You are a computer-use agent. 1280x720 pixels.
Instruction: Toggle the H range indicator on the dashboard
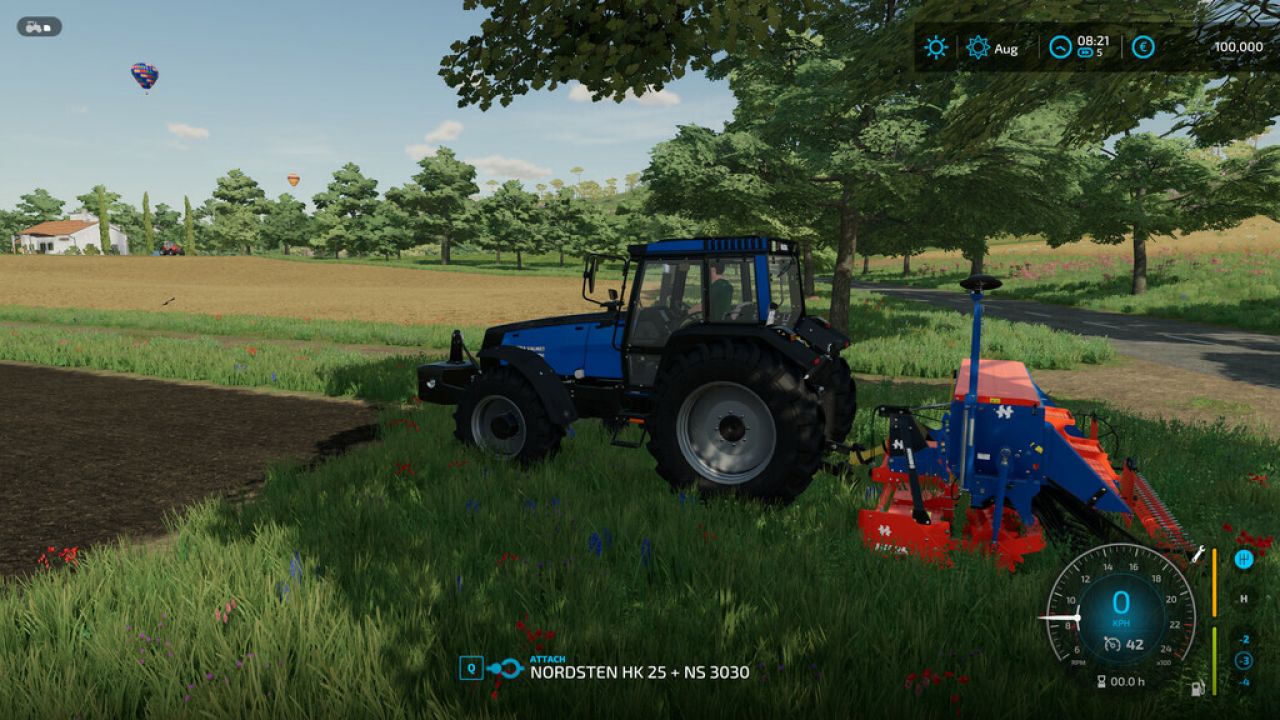pyautogui.click(x=1244, y=599)
